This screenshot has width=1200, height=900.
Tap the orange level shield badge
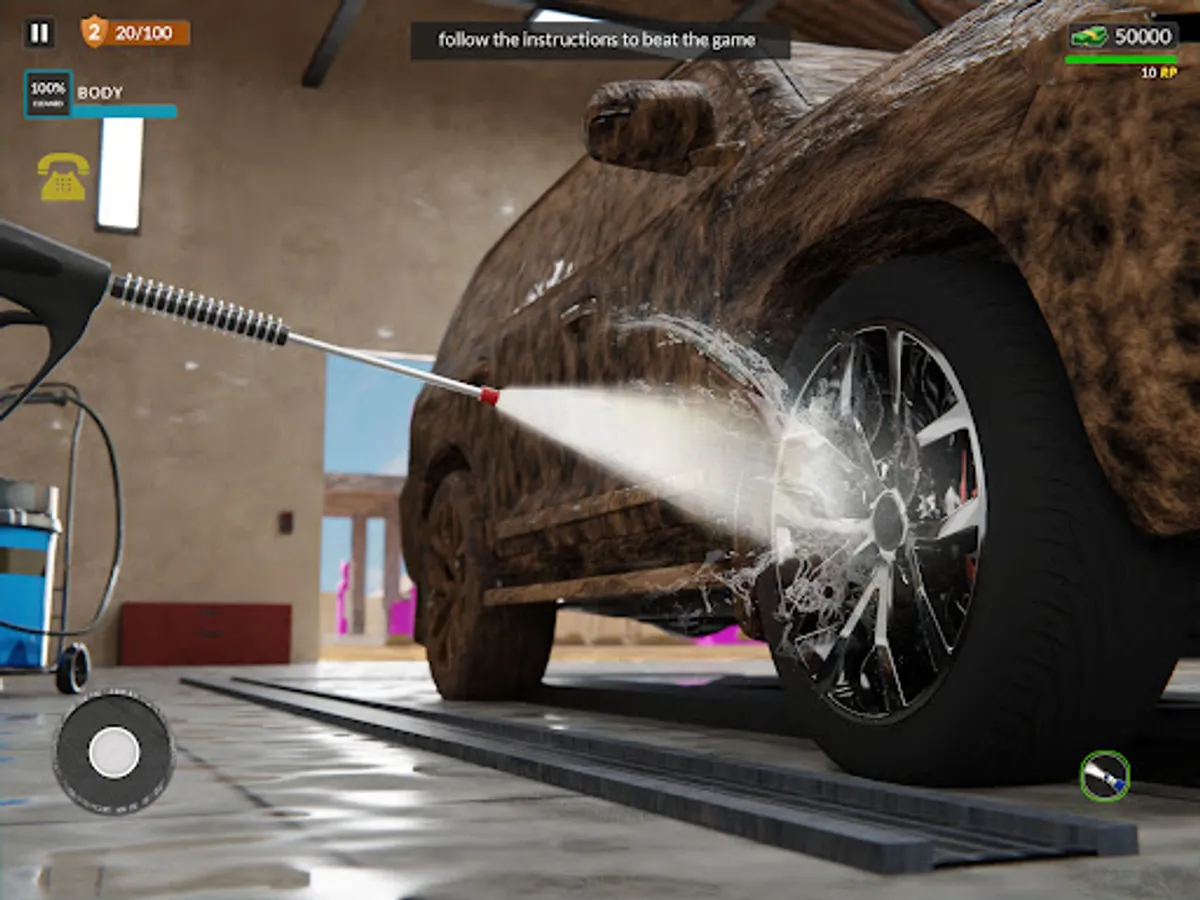point(94,32)
